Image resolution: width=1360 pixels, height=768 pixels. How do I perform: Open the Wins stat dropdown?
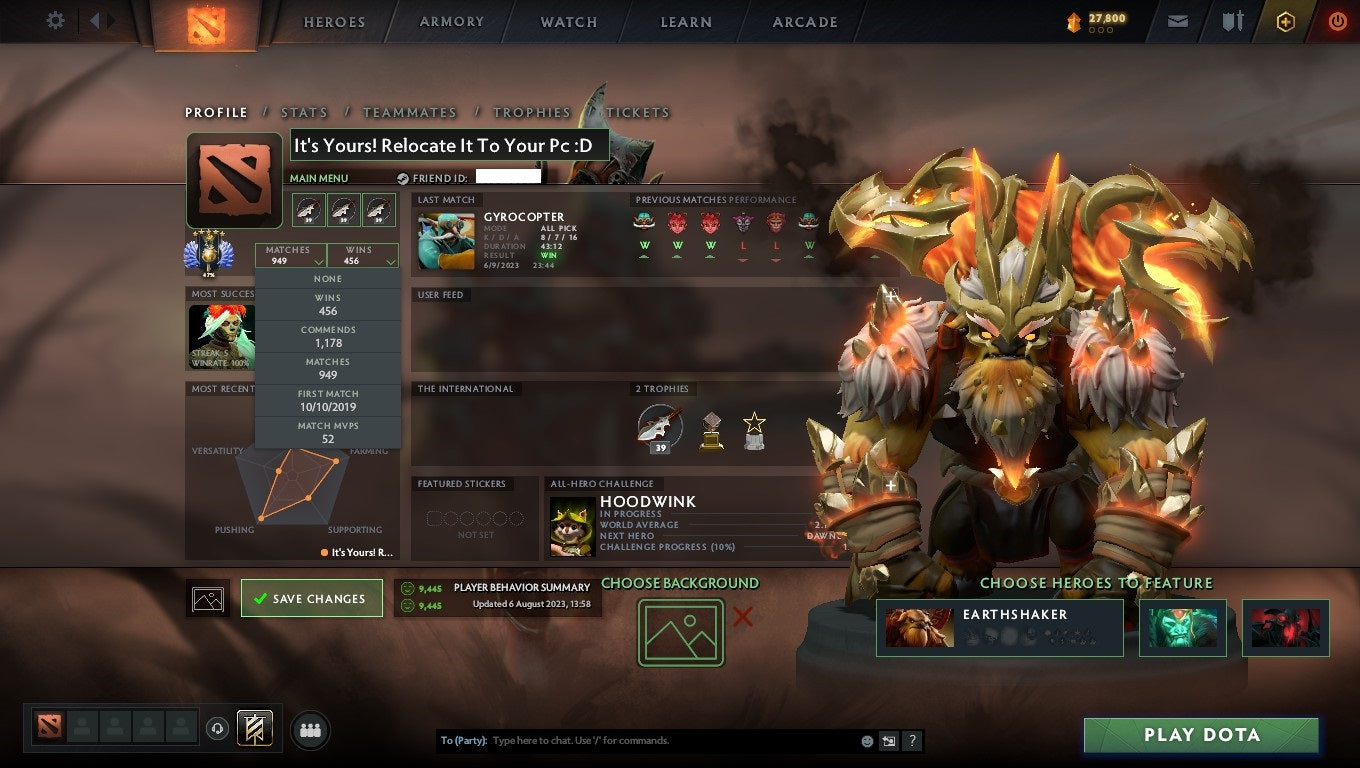tap(362, 255)
